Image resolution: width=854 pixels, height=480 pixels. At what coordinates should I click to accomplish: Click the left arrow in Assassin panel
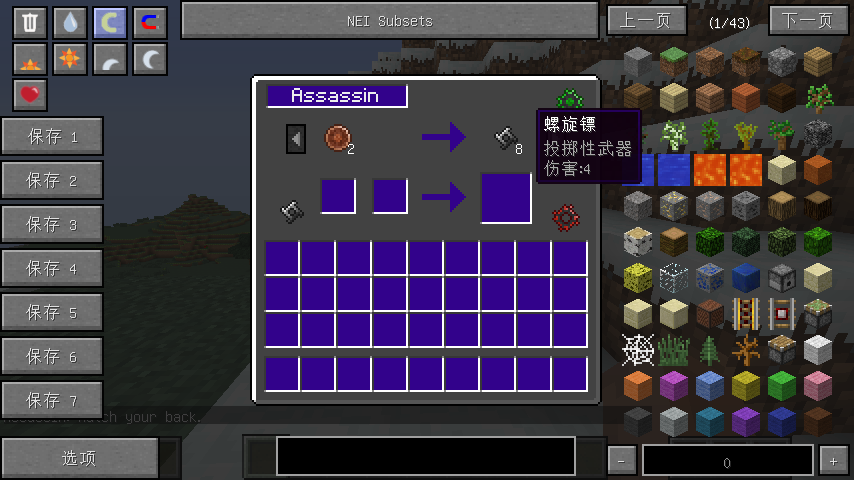click(x=296, y=139)
